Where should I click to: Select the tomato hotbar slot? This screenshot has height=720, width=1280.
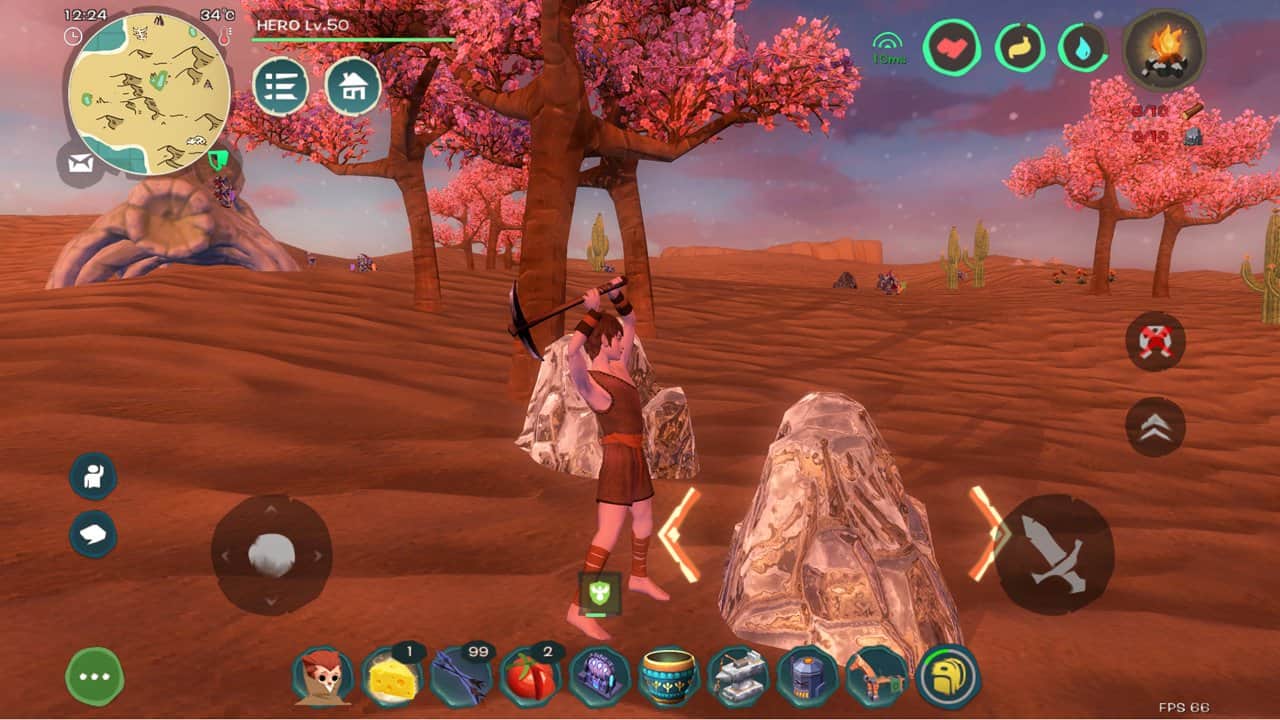(x=530, y=677)
